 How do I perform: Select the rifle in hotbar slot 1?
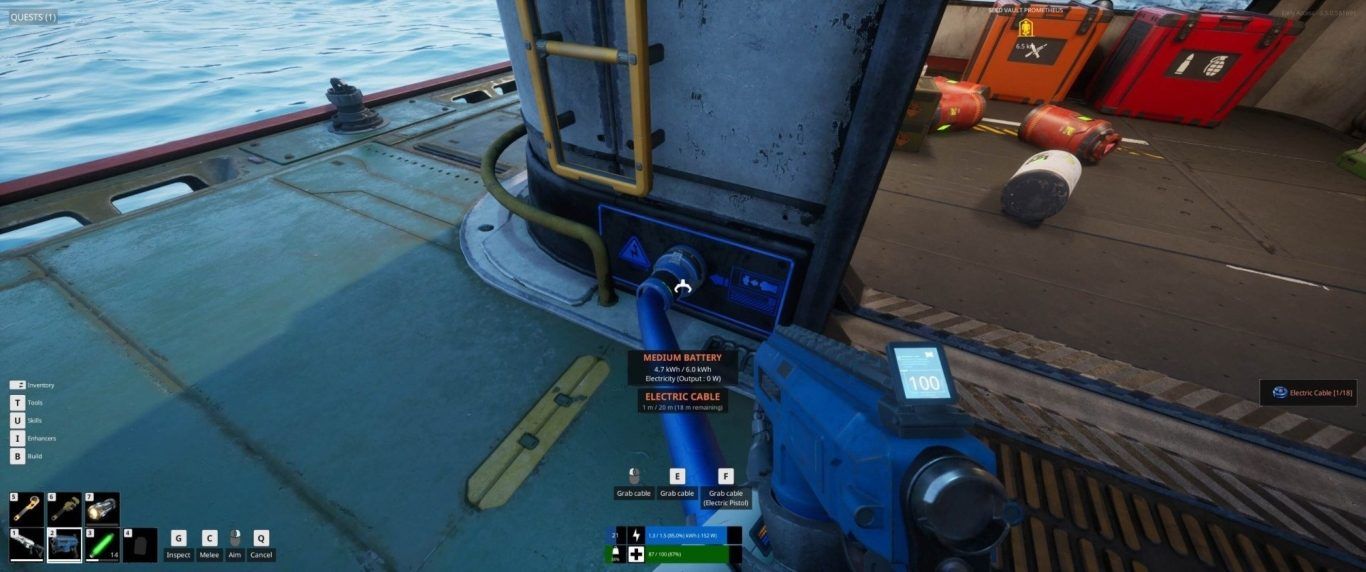(x=27, y=545)
